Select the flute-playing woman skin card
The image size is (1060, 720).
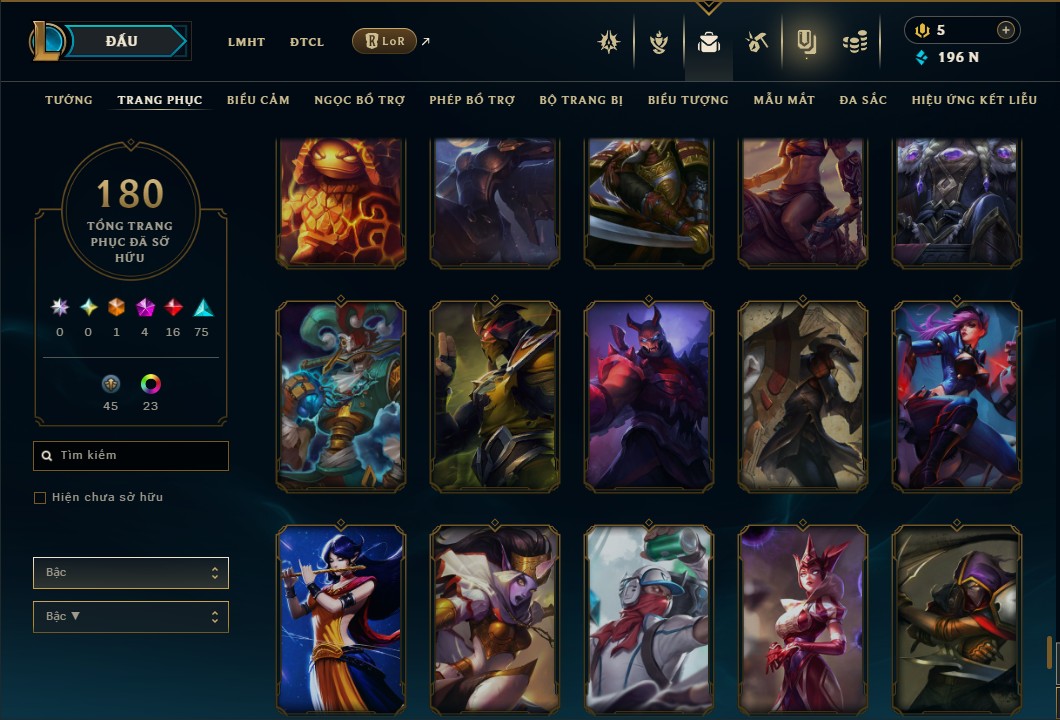(x=341, y=620)
